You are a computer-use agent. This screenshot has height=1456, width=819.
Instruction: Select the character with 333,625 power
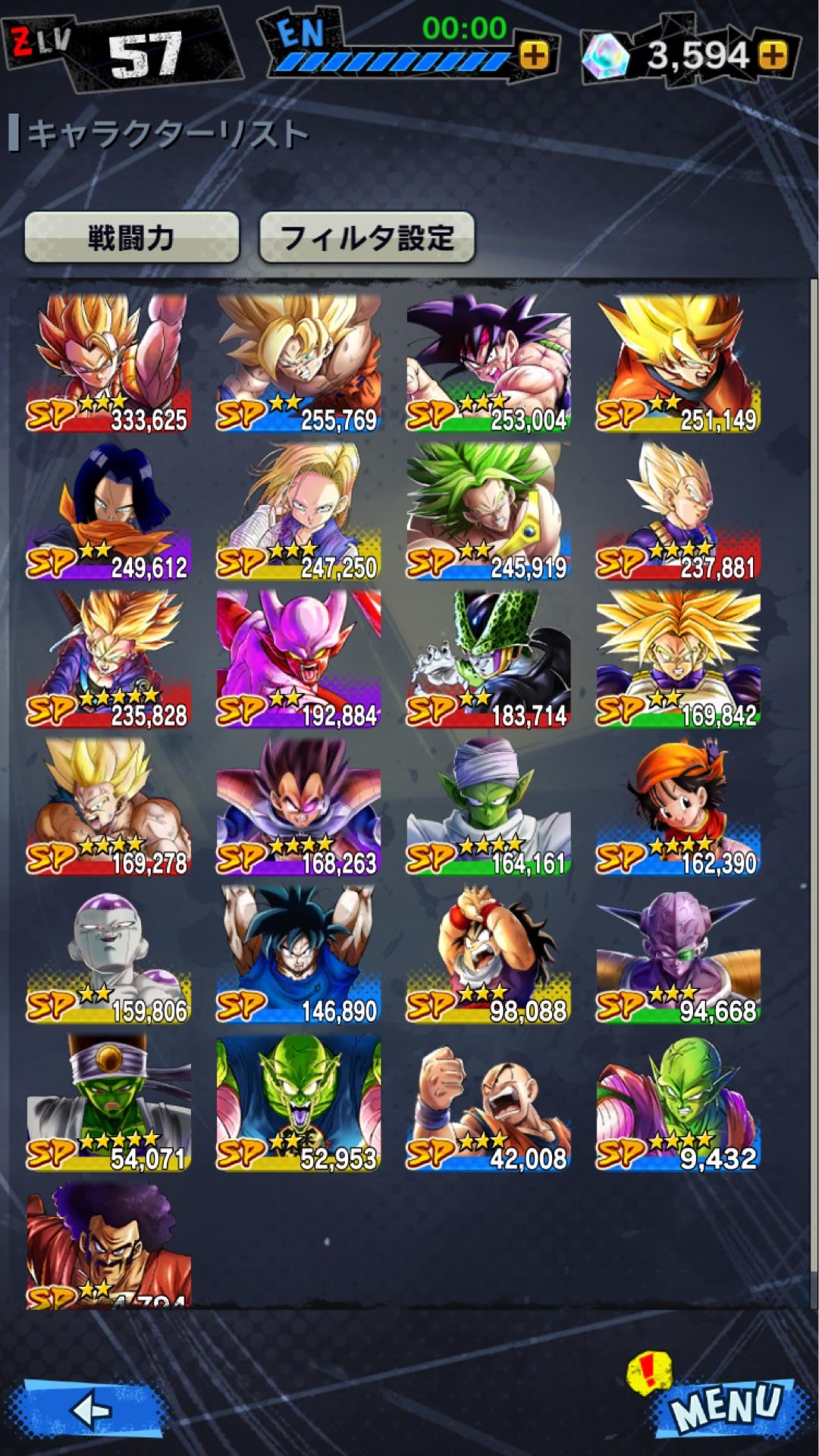[x=108, y=364]
